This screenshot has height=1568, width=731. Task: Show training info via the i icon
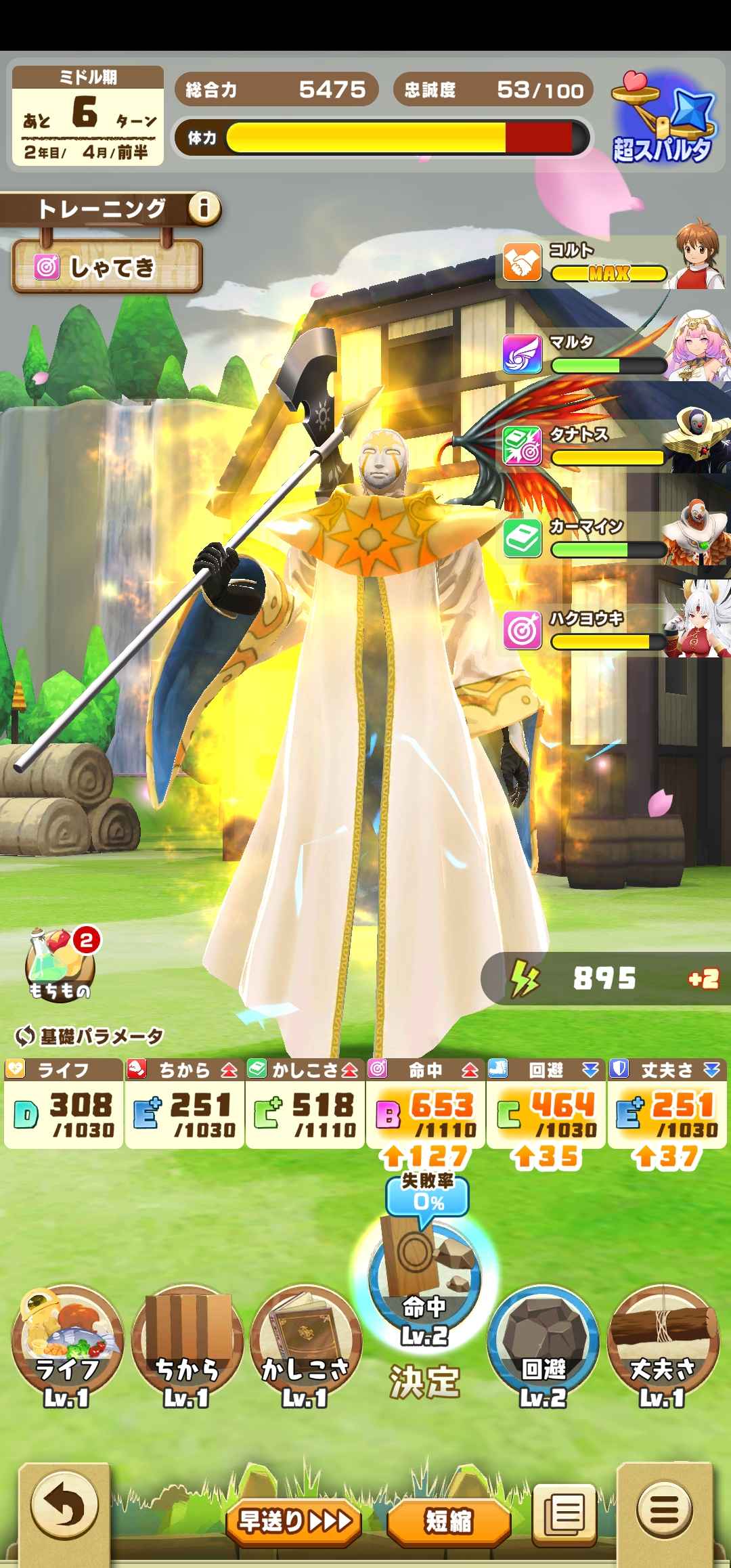point(204,209)
